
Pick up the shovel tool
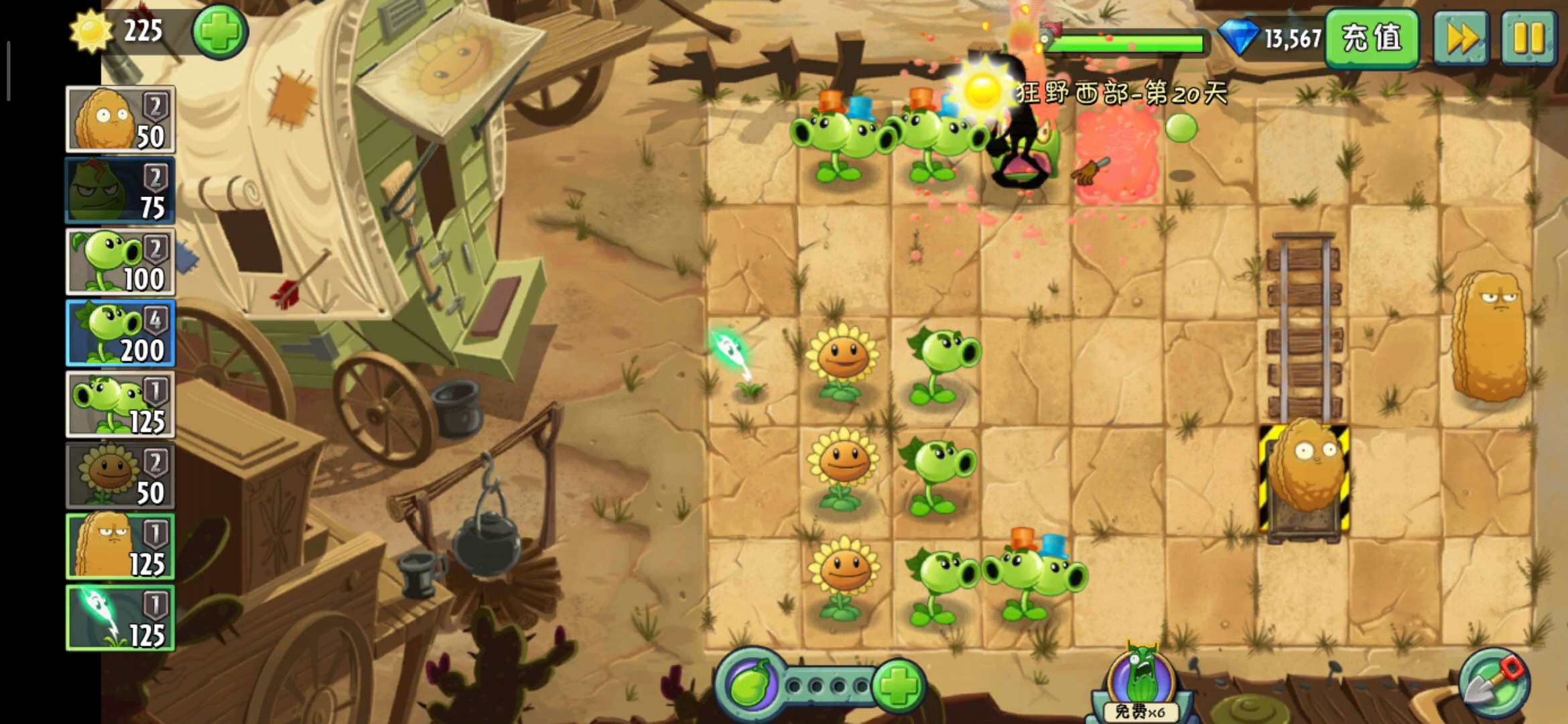coord(1494,684)
